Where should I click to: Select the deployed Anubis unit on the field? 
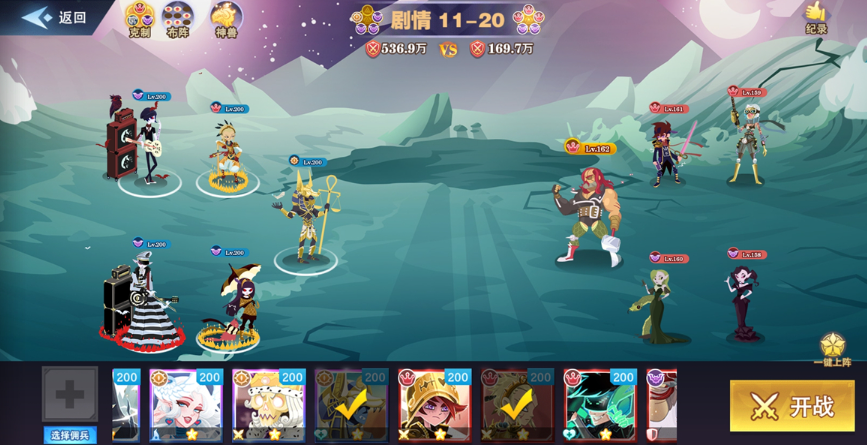click(x=307, y=219)
